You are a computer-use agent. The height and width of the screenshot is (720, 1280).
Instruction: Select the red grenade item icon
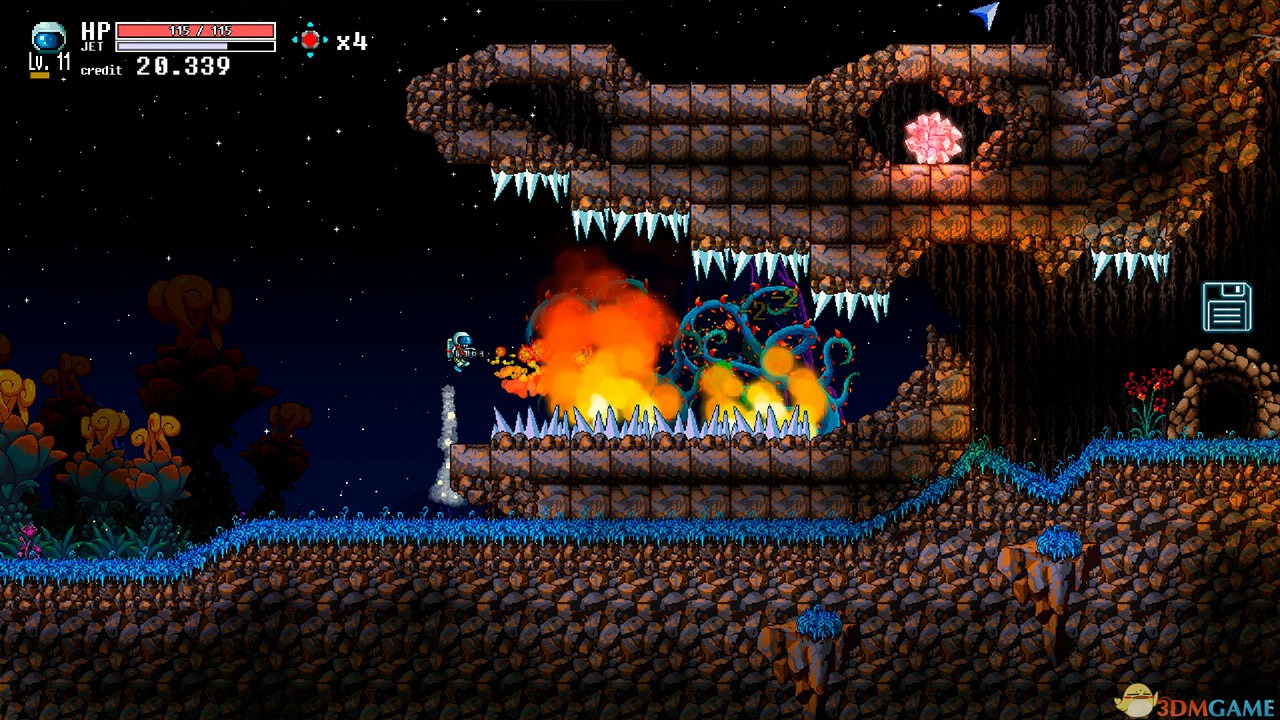(310, 40)
